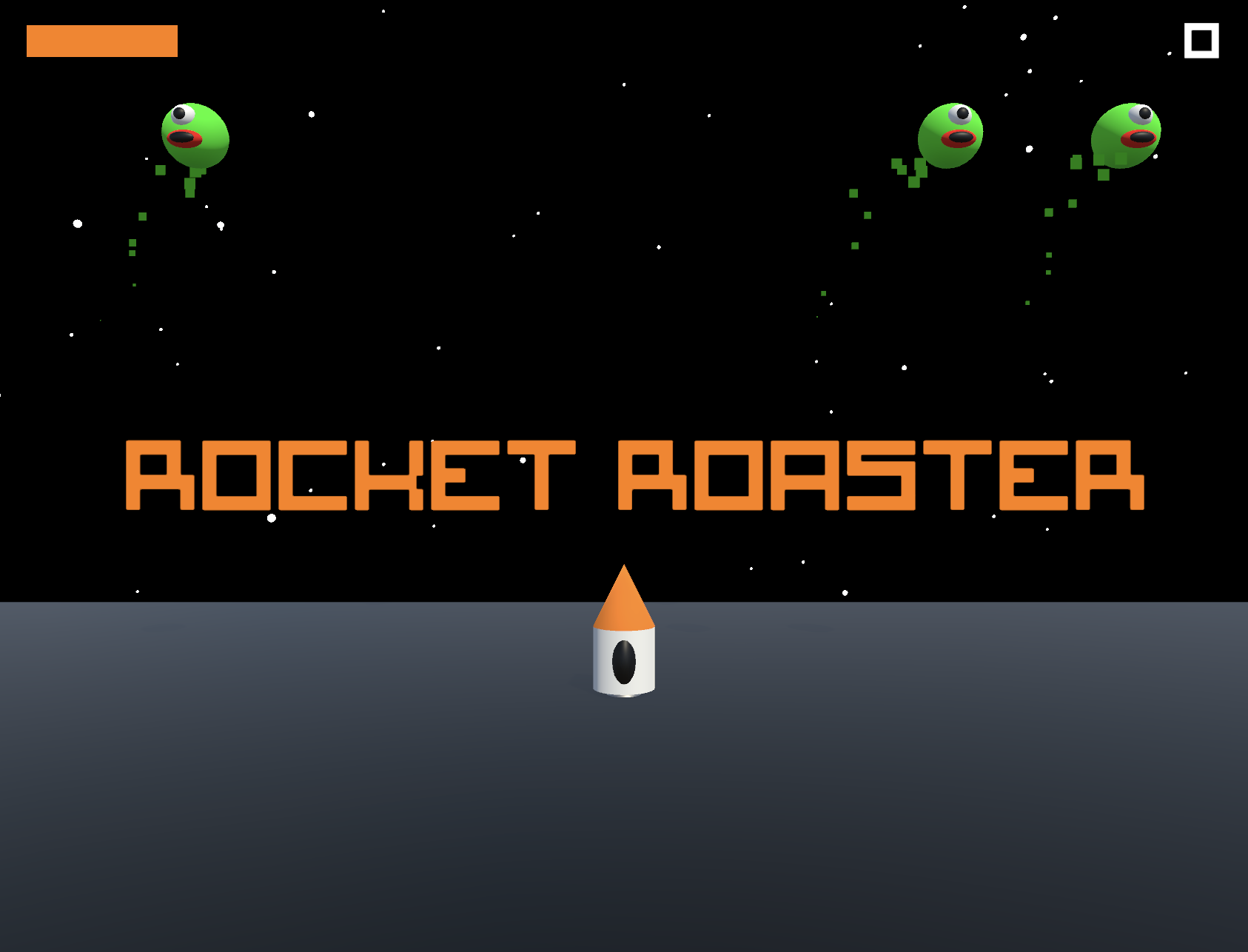Click the gray ground plane below the rocket
The height and width of the screenshot is (952, 1248).
624,814
